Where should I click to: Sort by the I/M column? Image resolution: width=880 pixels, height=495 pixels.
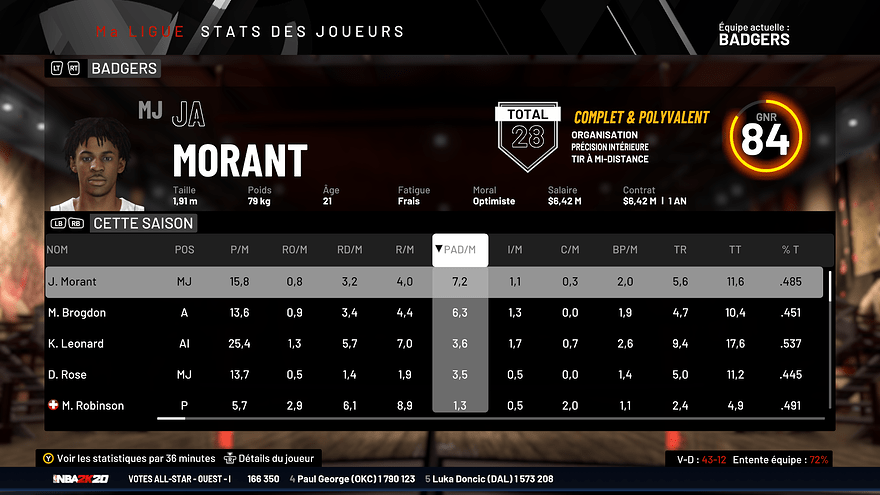click(515, 249)
